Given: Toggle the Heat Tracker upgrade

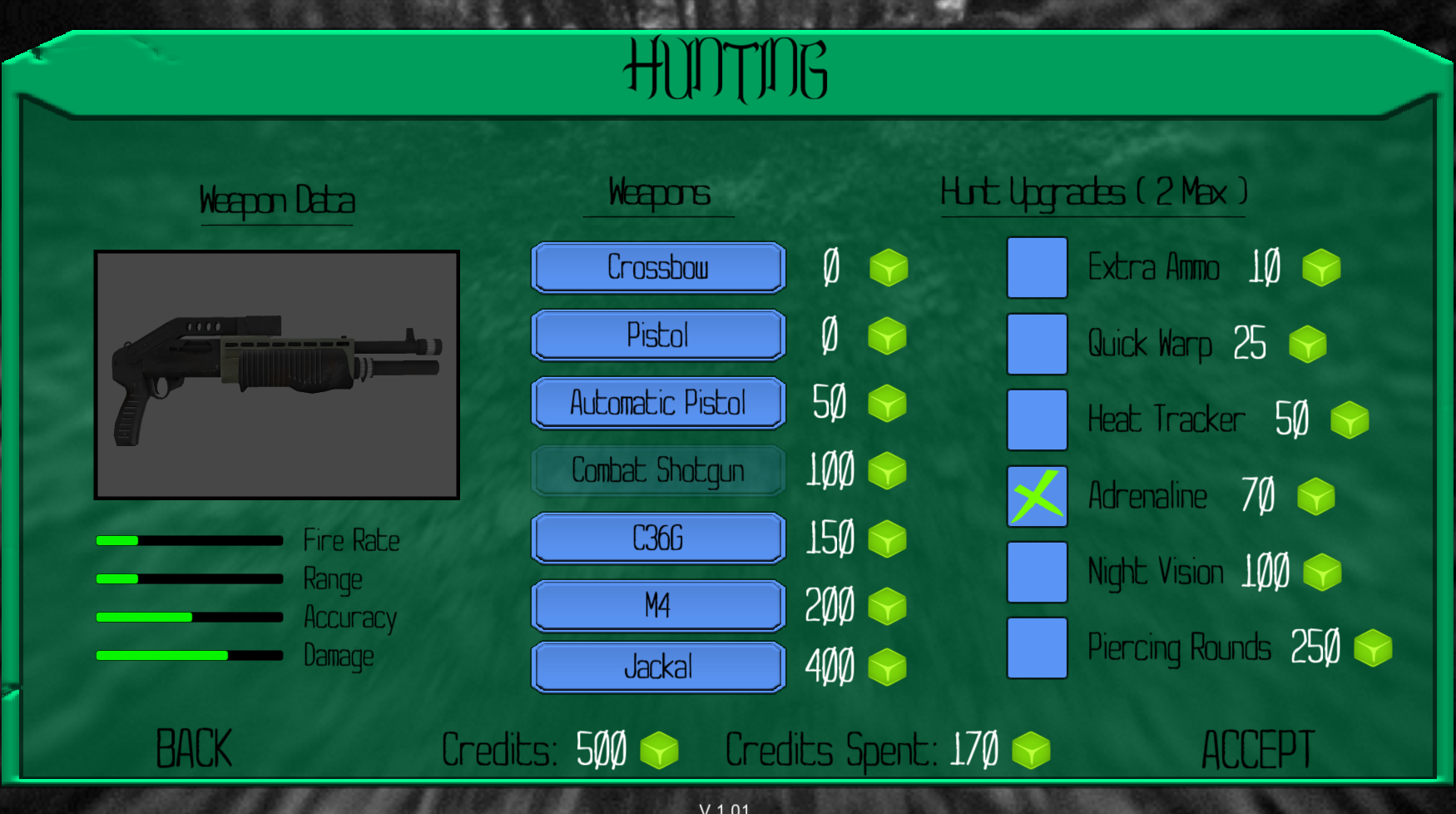Looking at the screenshot, I should click(x=1037, y=420).
